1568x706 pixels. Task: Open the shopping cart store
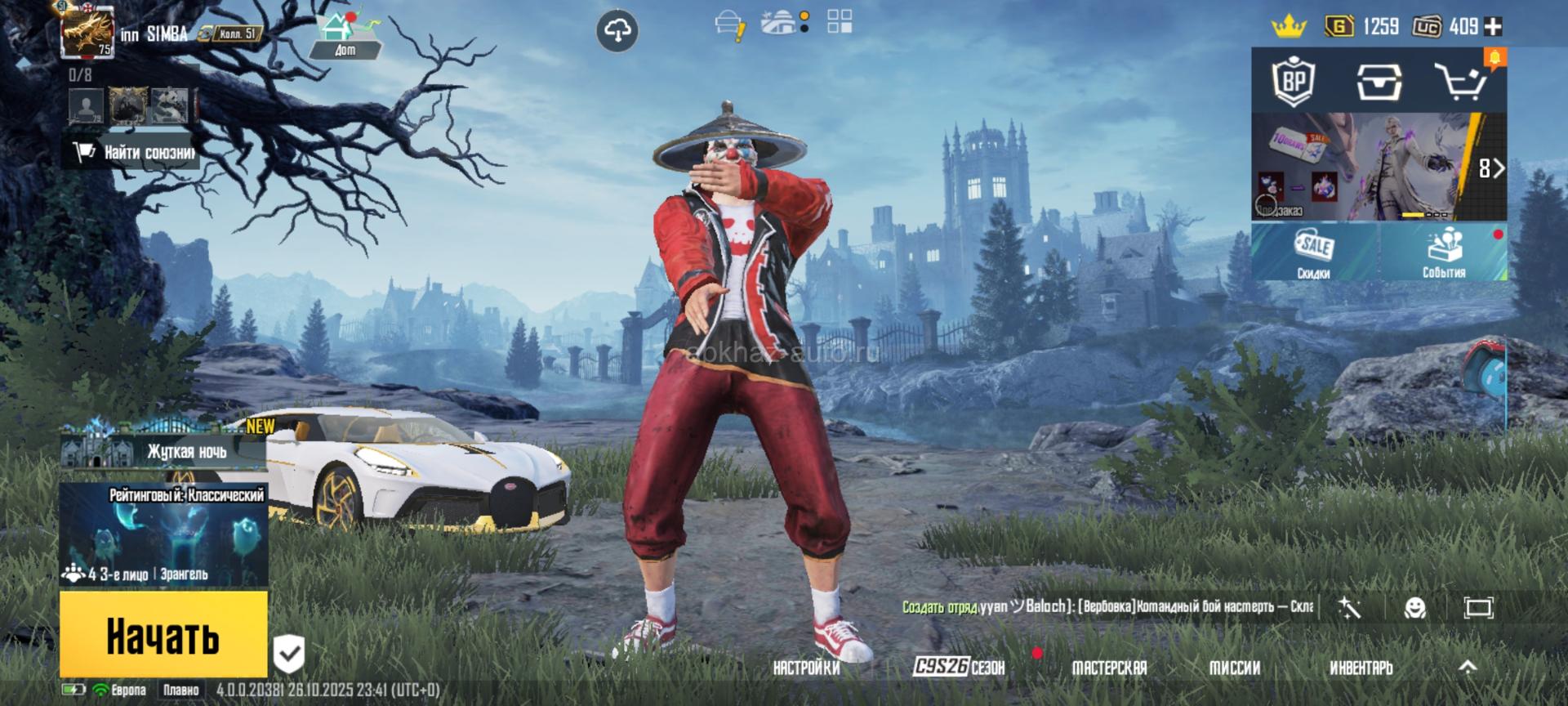tap(1462, 81)
